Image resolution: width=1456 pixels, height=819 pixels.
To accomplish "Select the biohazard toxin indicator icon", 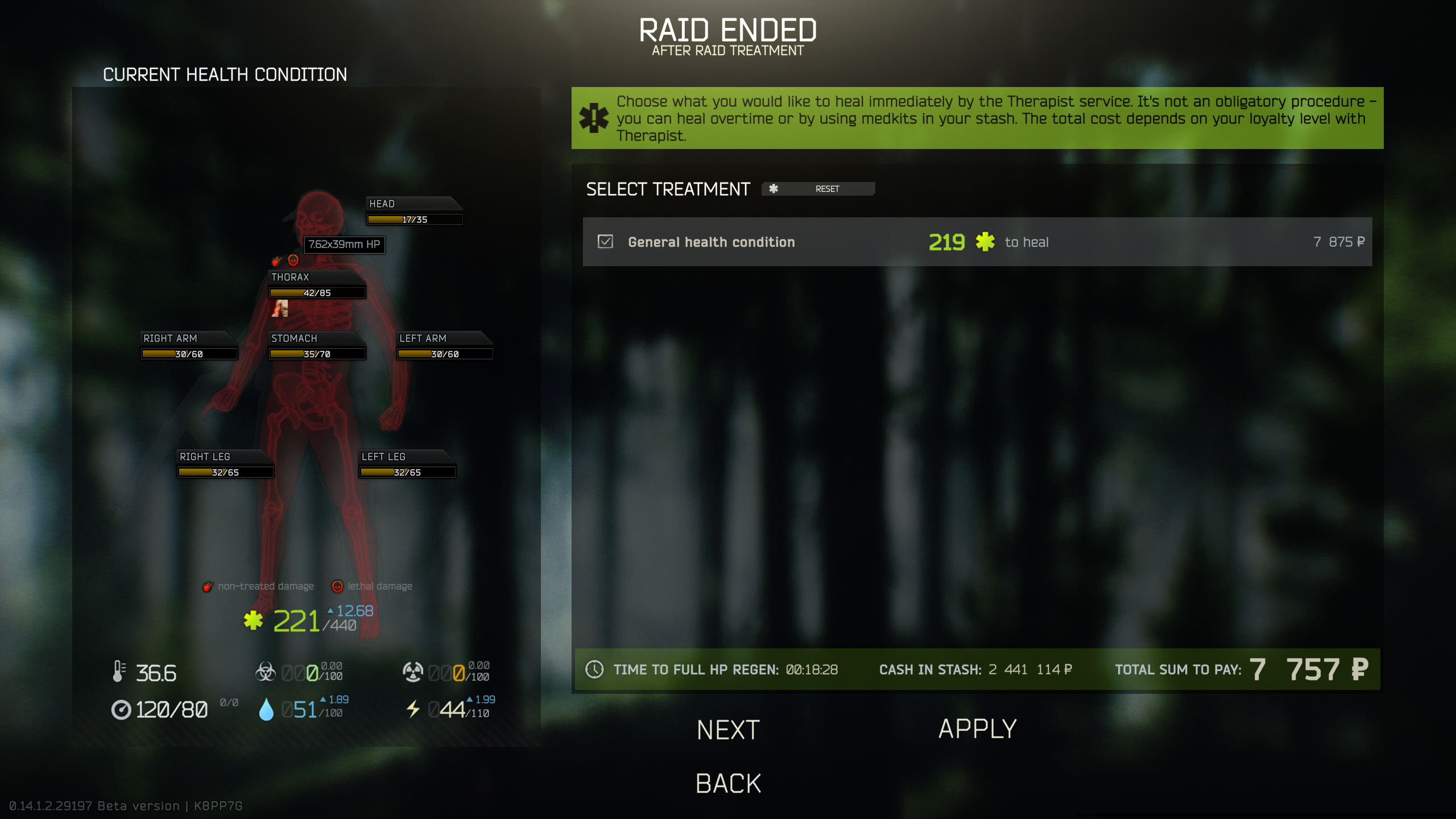I will coord(267,671).
